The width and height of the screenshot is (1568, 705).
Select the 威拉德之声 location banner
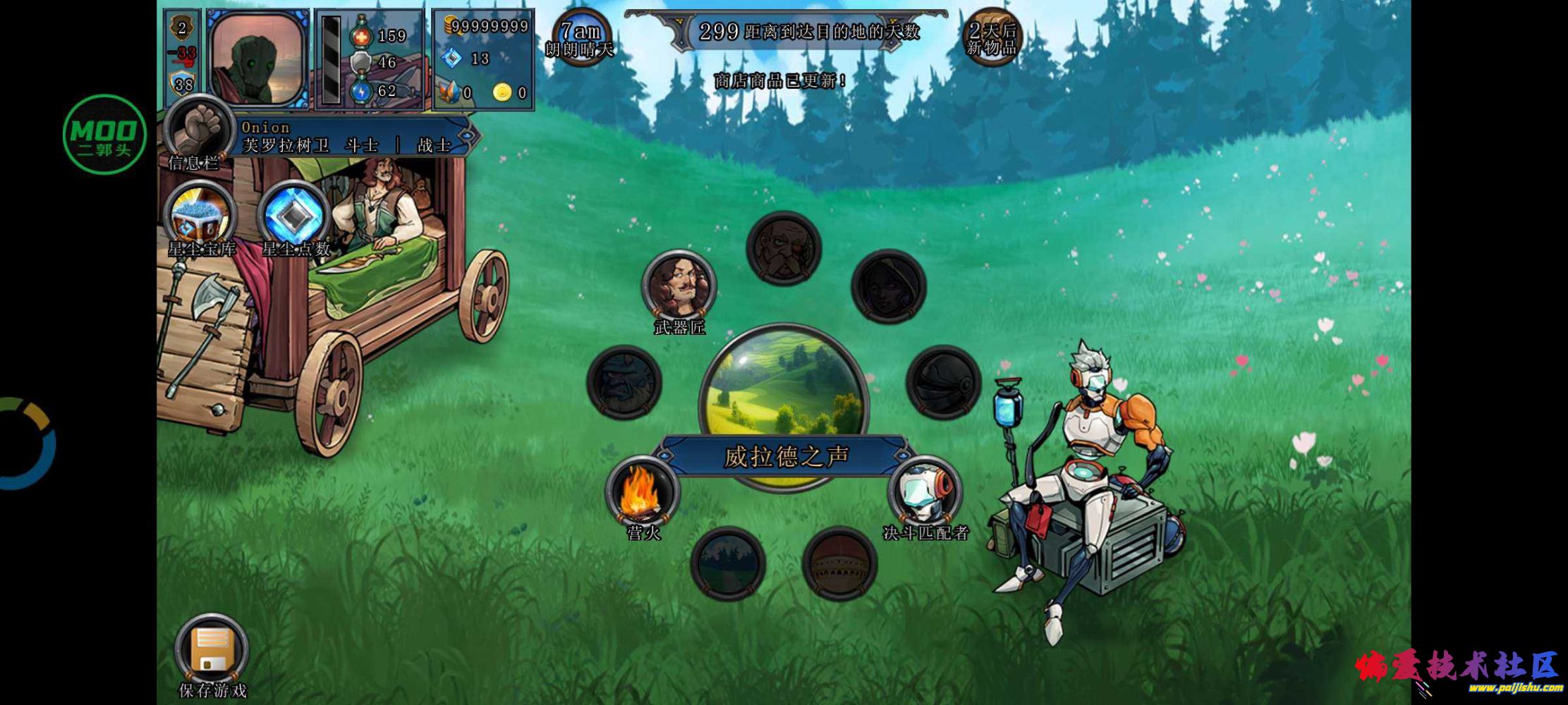(x=785, y=457)
